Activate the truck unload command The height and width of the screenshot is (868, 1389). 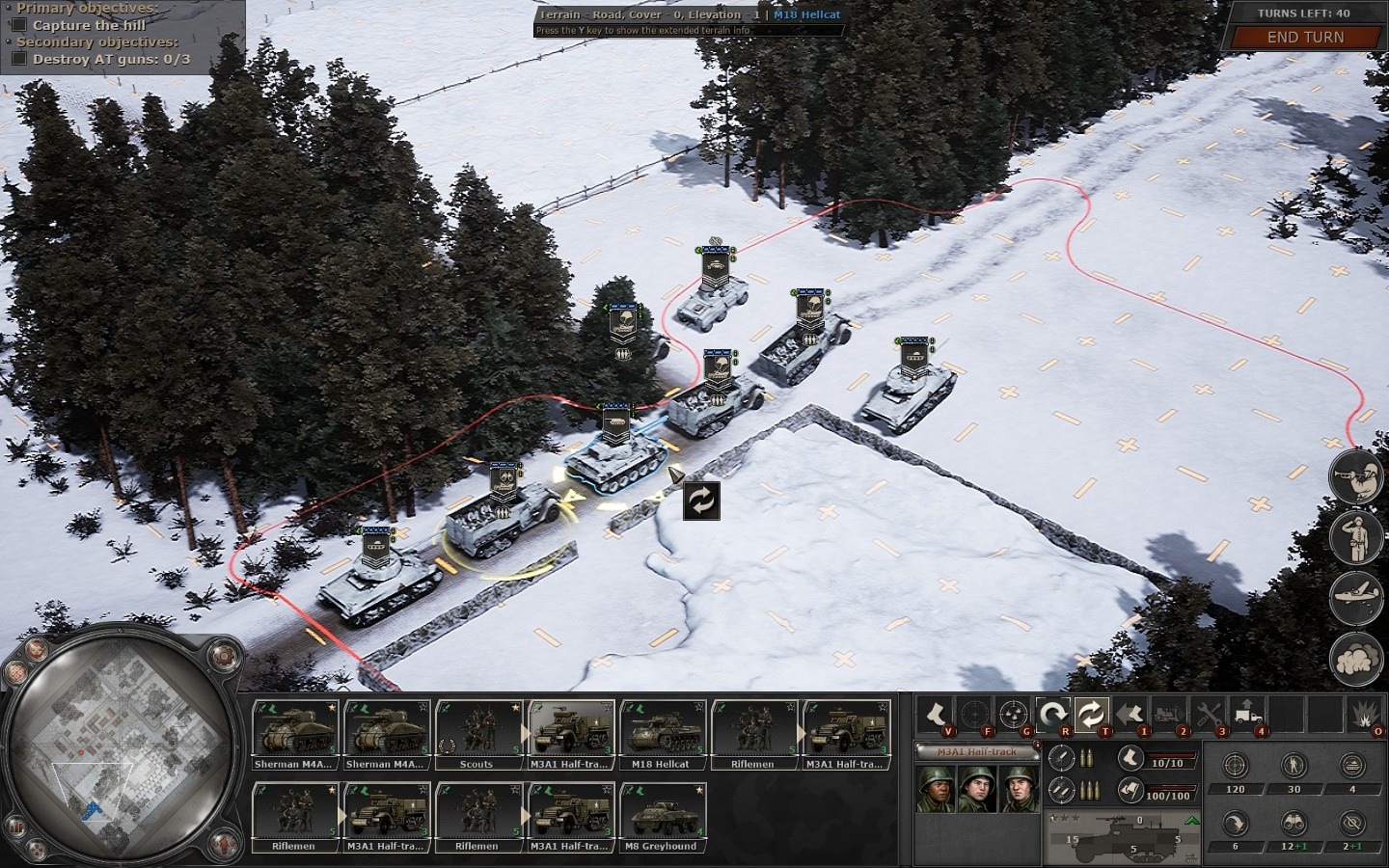[1247, 714]
